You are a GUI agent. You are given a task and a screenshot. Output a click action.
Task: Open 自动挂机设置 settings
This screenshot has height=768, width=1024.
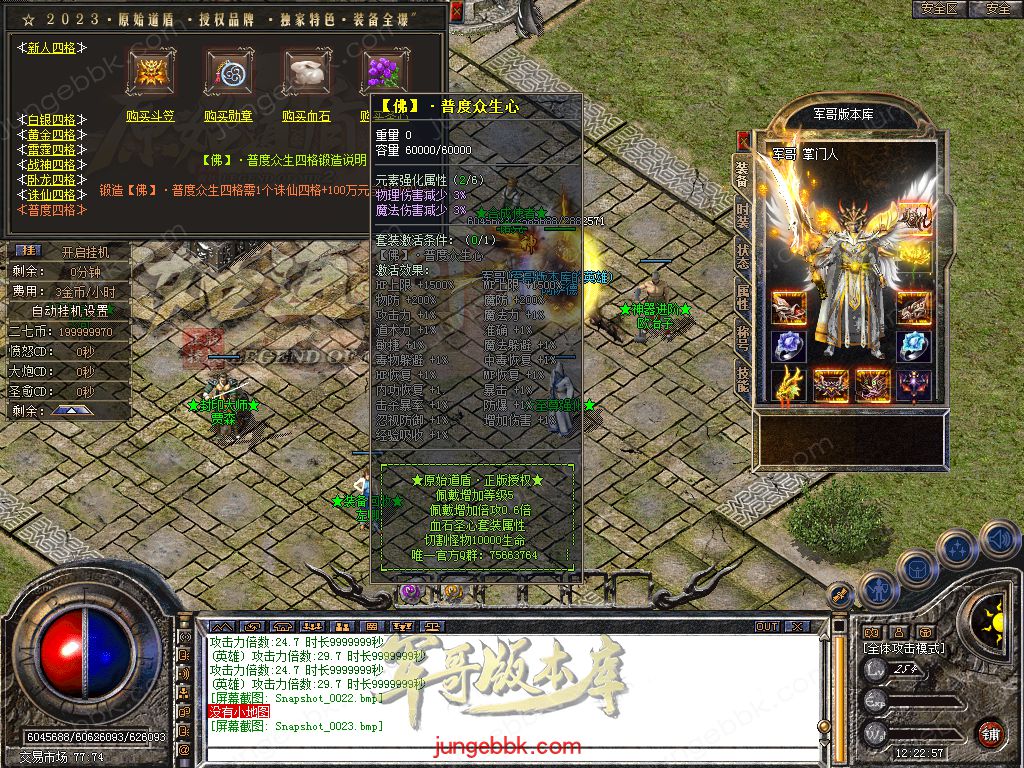(x=69, y=311)
